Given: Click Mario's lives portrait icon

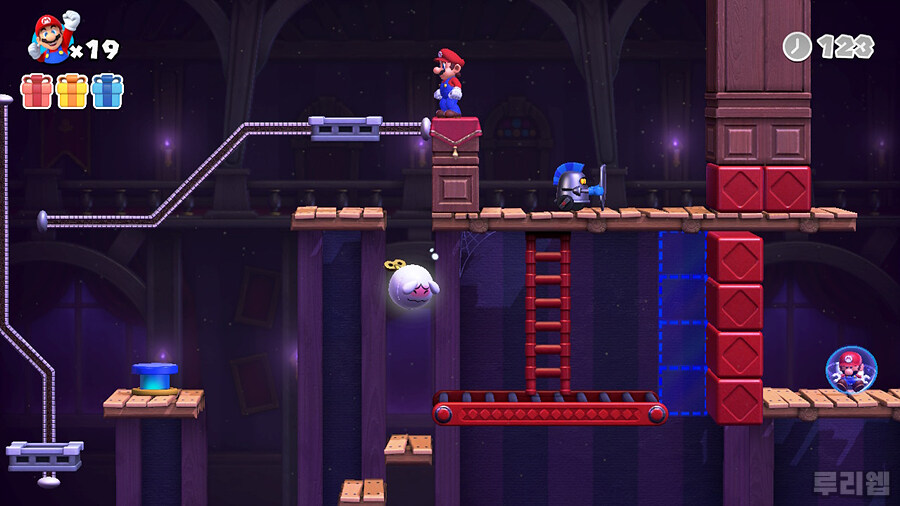Looking at the screenshot, I should [x=50, y=38].
